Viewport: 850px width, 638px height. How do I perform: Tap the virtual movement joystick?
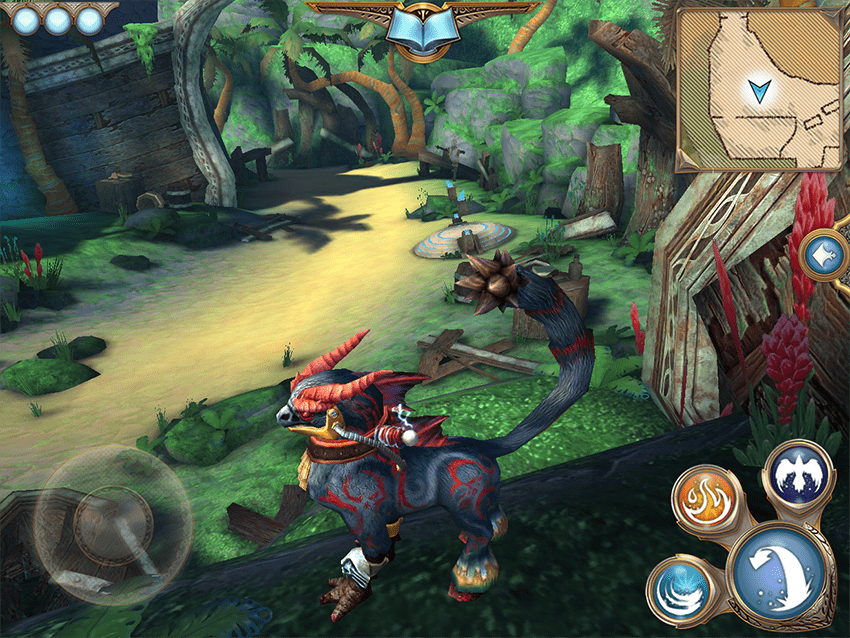[x=111, y=524]
